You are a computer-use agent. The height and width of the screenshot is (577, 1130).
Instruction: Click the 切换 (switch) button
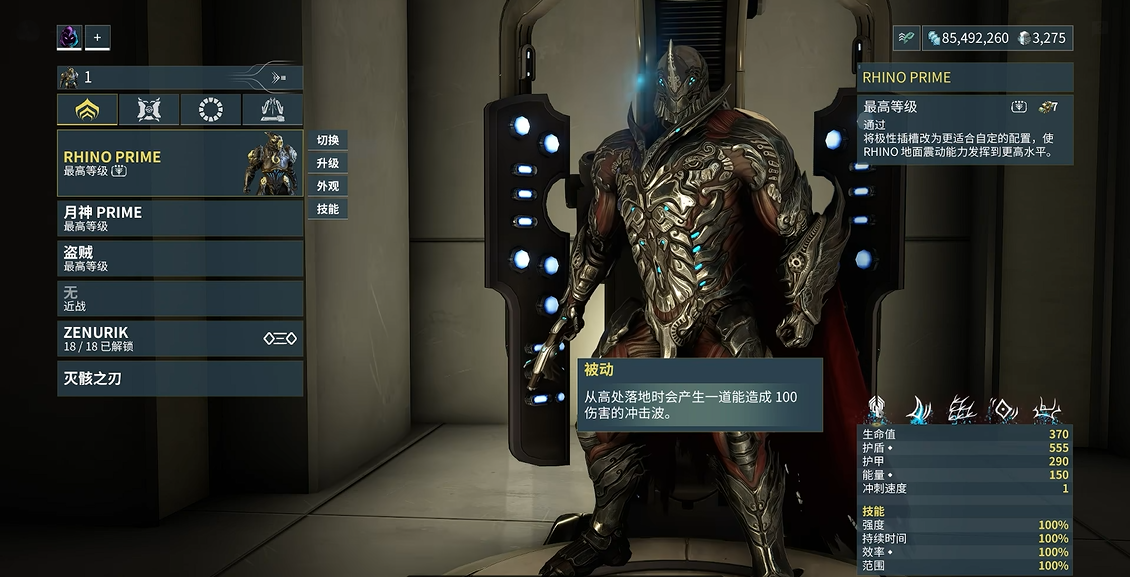[327, 140]
